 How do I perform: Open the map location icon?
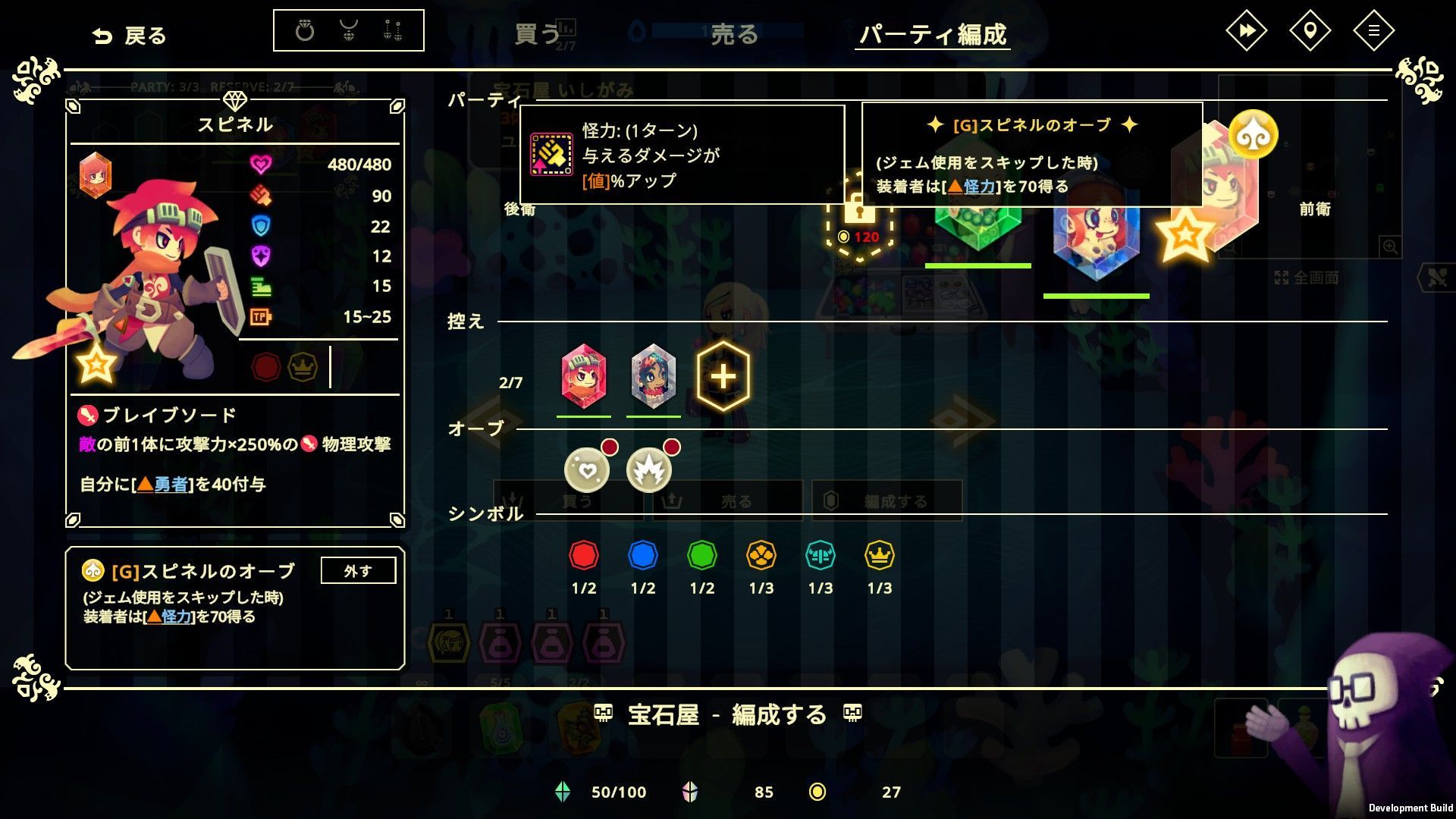coord(1310,31)
